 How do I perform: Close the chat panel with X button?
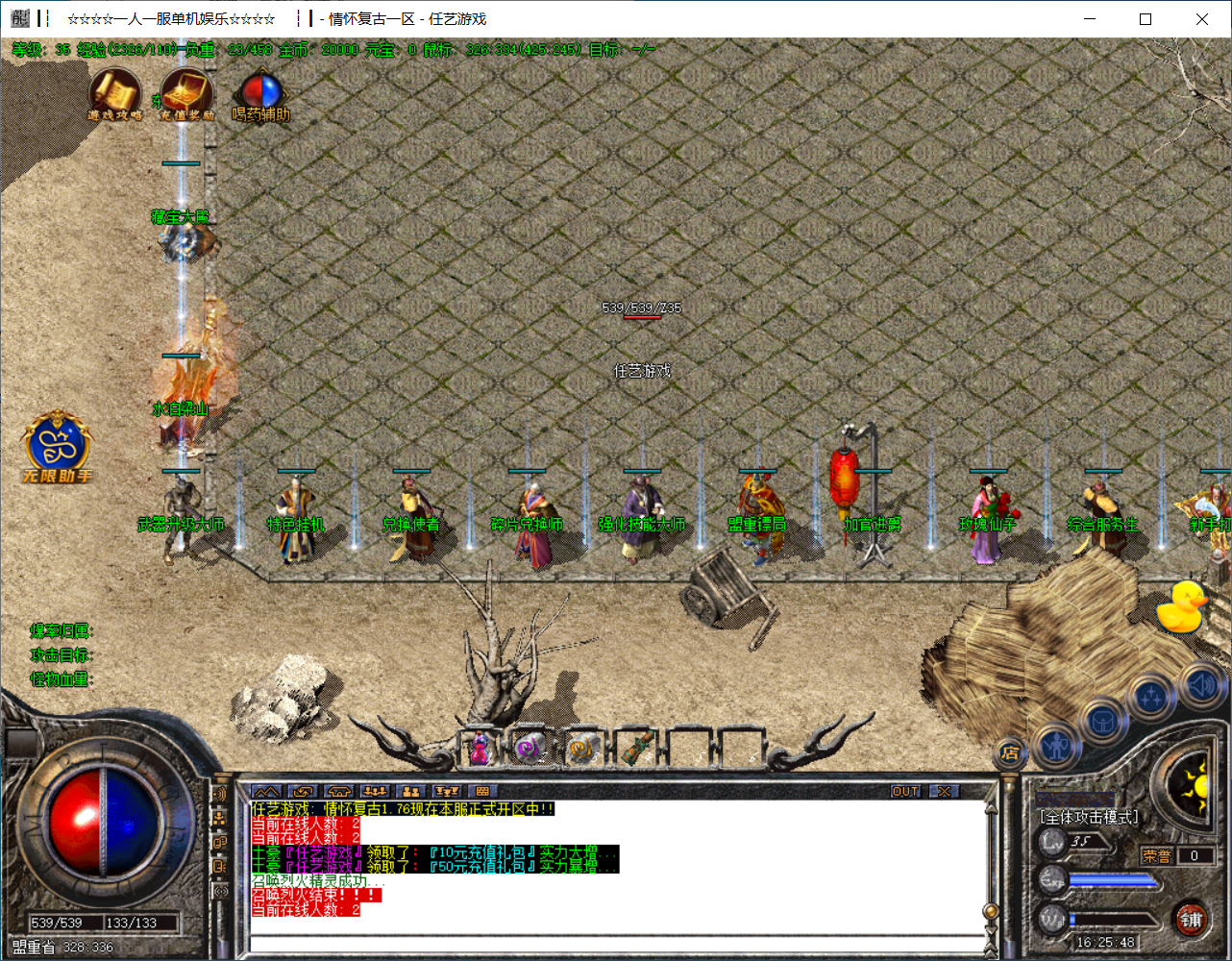(x=945, y=792)
